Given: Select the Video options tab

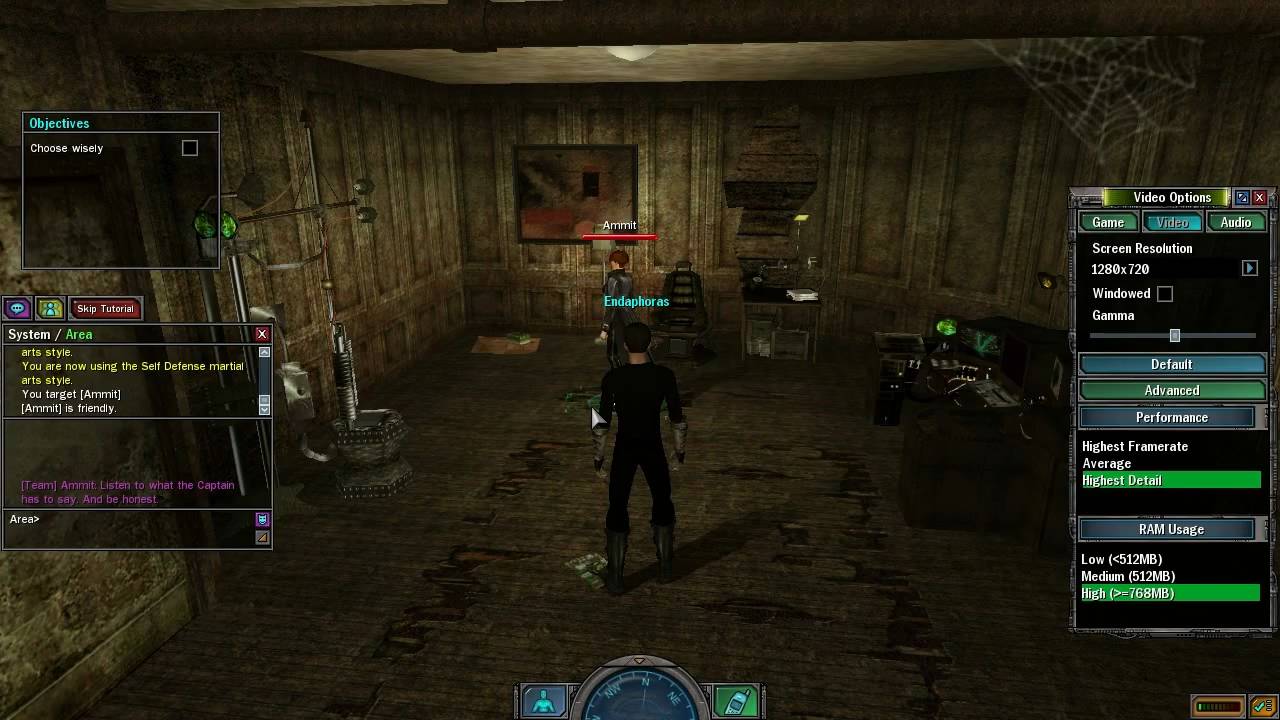Looking at the screenshot, I should [1172, 222].
